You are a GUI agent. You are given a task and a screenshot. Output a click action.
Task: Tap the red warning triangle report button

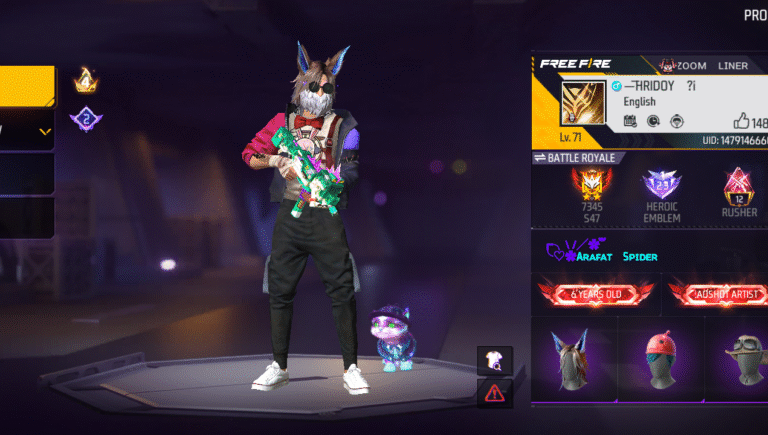click(494, 393)
